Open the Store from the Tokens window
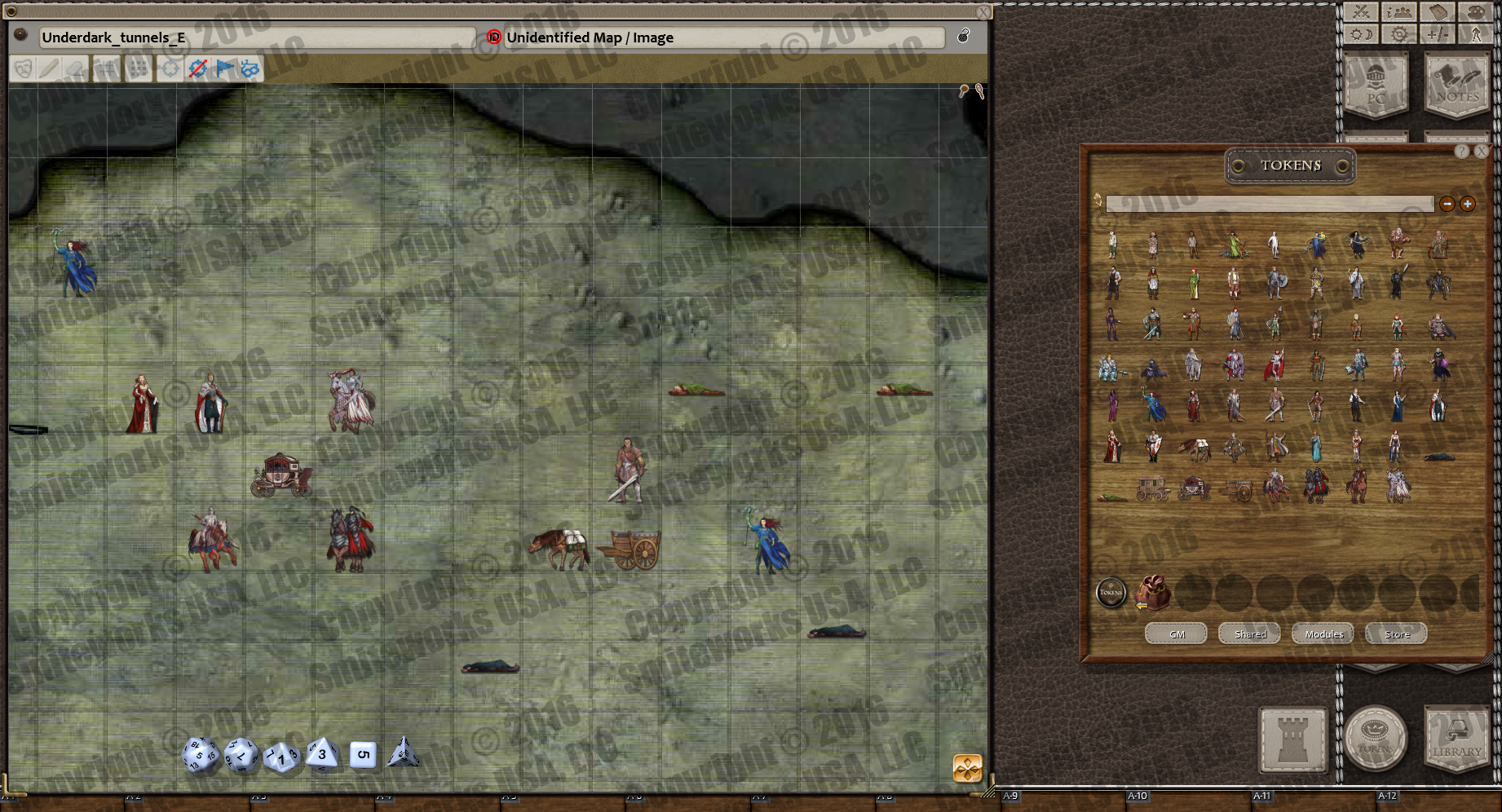Image resolution: width=1502 pixels, height=812 pixels. (x=1395, y=633)
